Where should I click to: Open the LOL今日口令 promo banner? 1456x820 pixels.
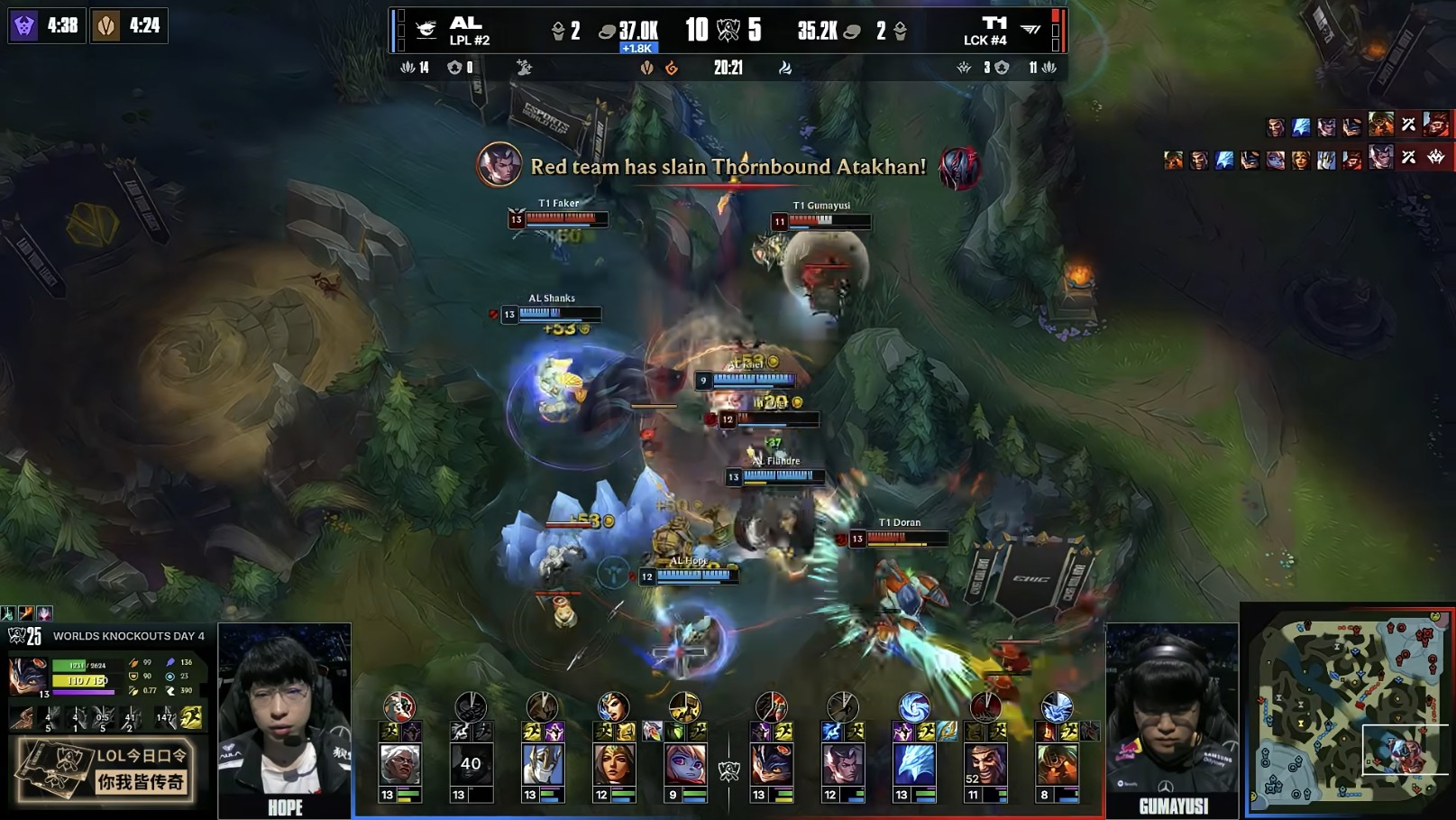[105, 769]
